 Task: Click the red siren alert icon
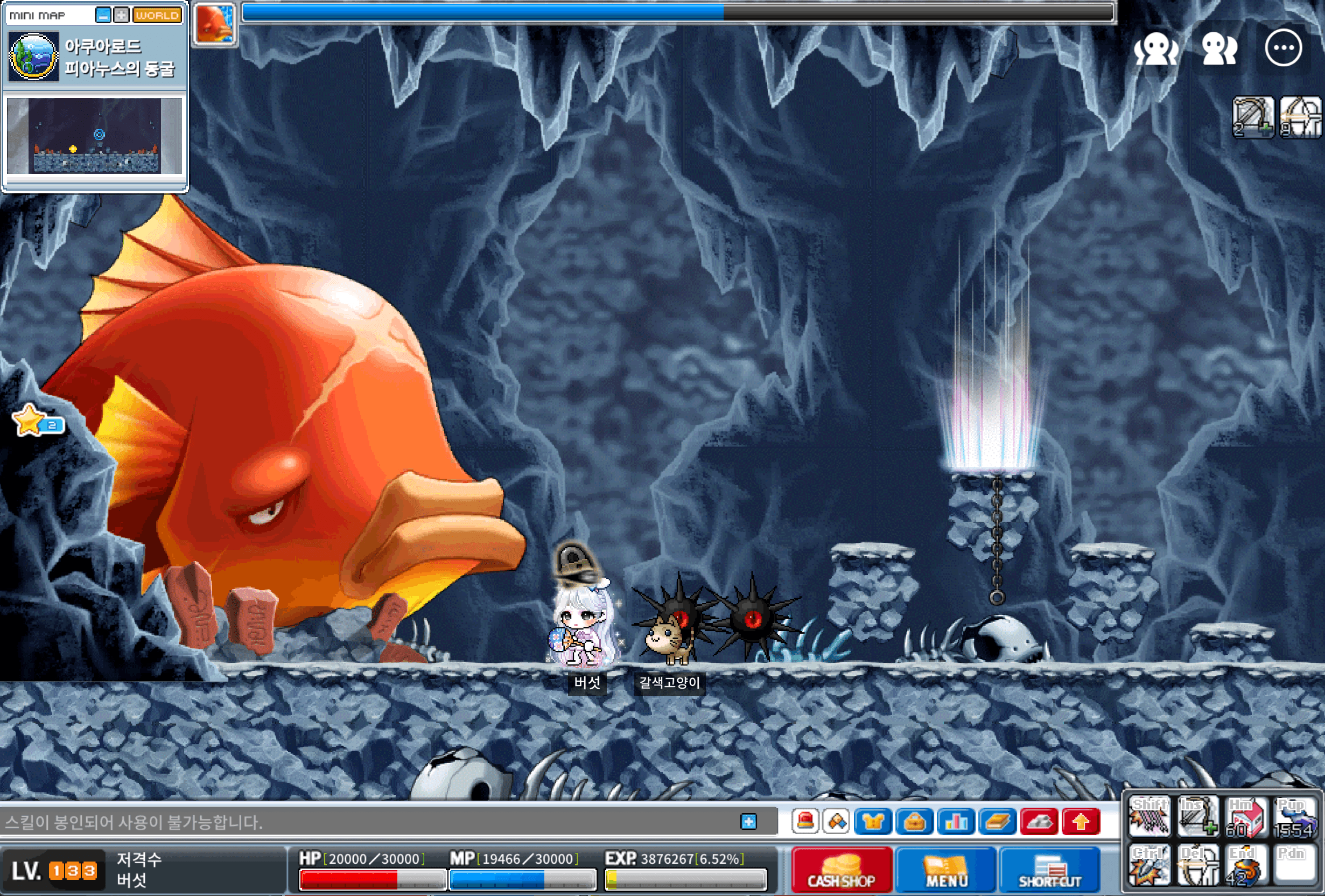coord(805,822)
